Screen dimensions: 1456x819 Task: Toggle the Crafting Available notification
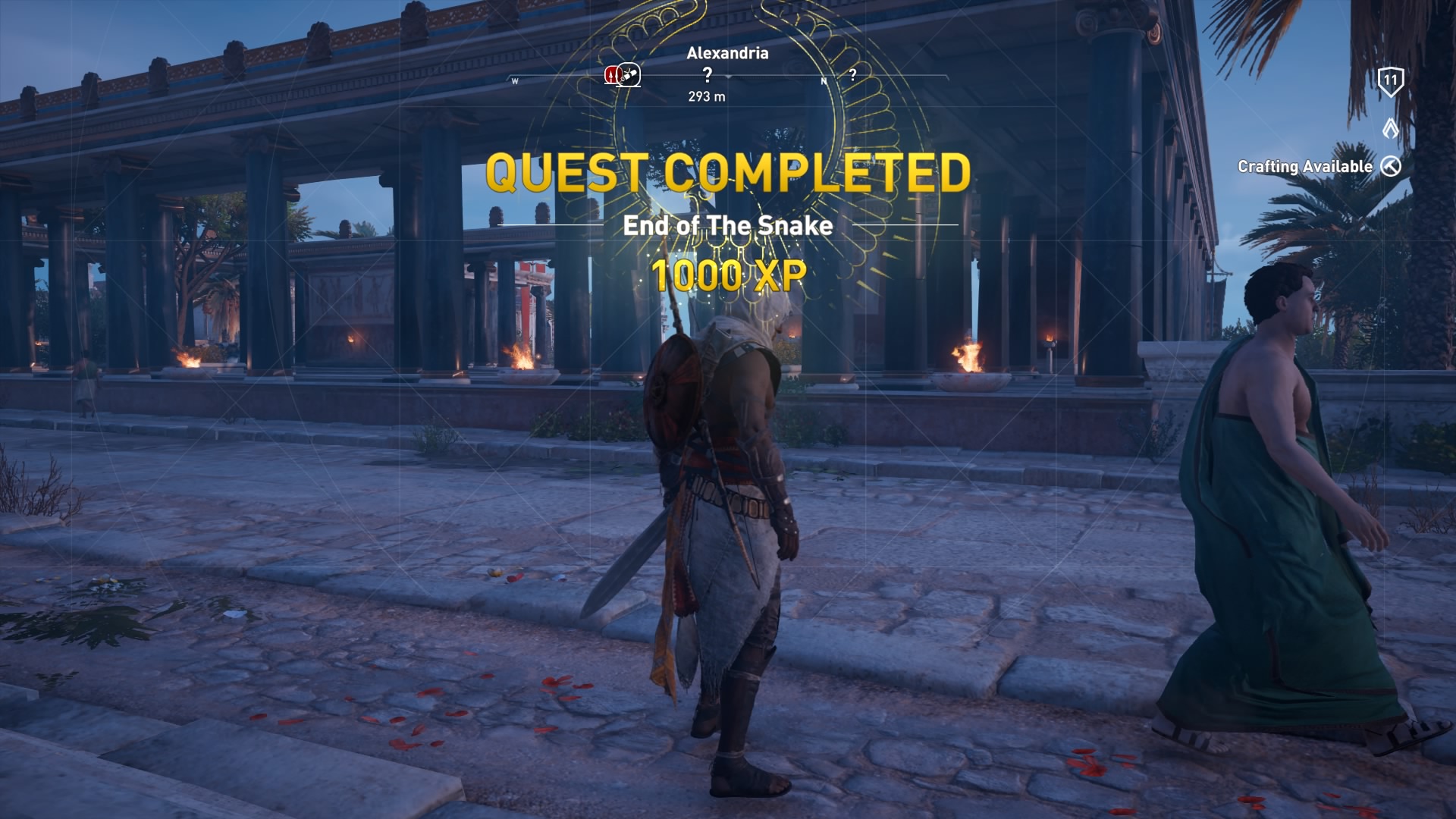pyautogui.click(x=1306, y=165)
